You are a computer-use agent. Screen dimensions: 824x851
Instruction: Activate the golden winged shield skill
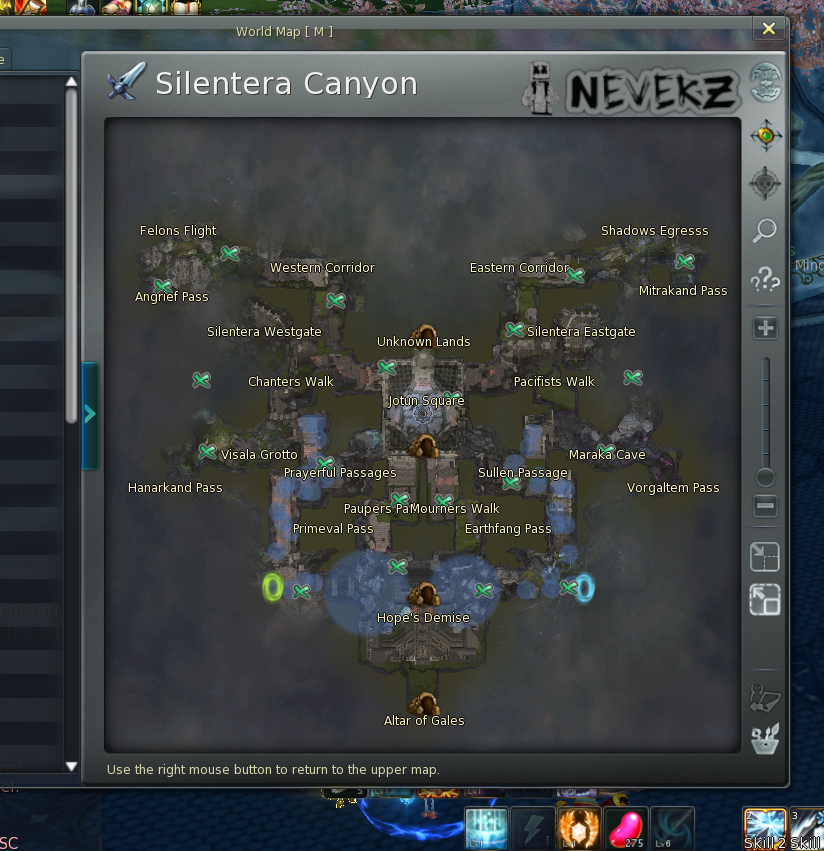(x=580, y=829)
